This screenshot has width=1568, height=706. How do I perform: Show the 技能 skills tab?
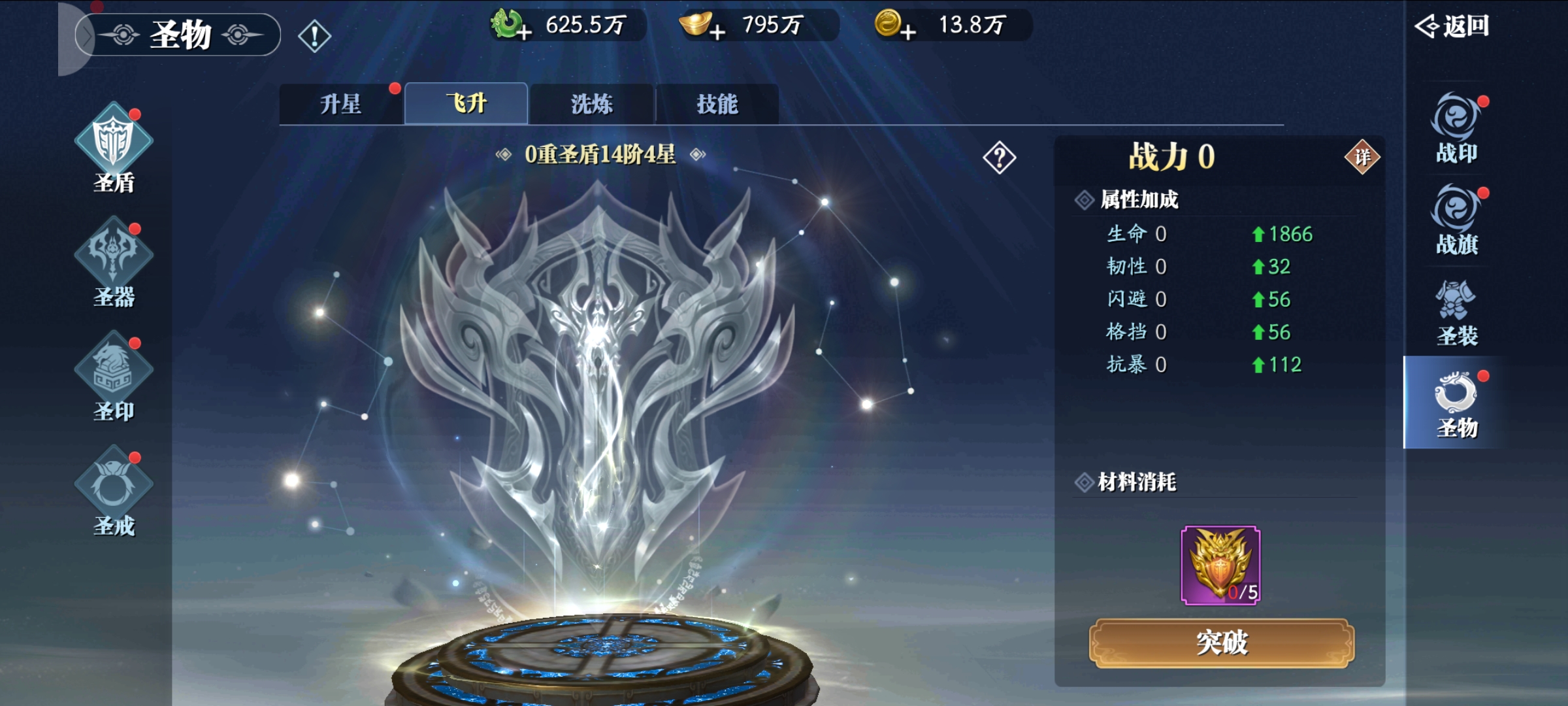pyautogui.click(x=717, y=104)
